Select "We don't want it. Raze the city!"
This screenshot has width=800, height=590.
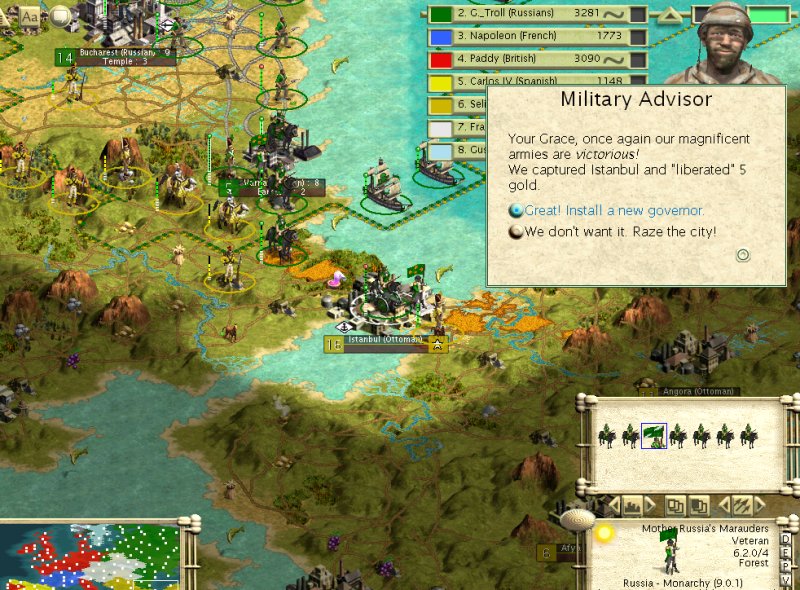click(620, 232)
